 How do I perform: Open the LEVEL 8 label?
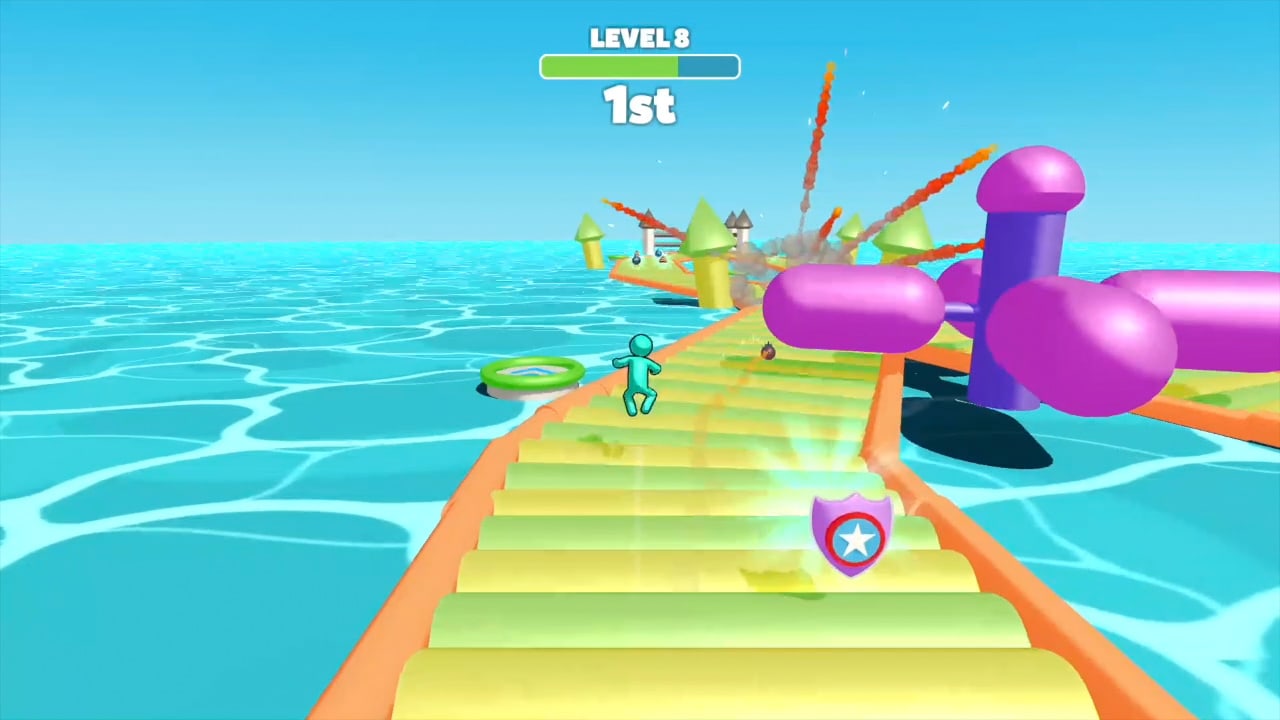pos(639,38)
